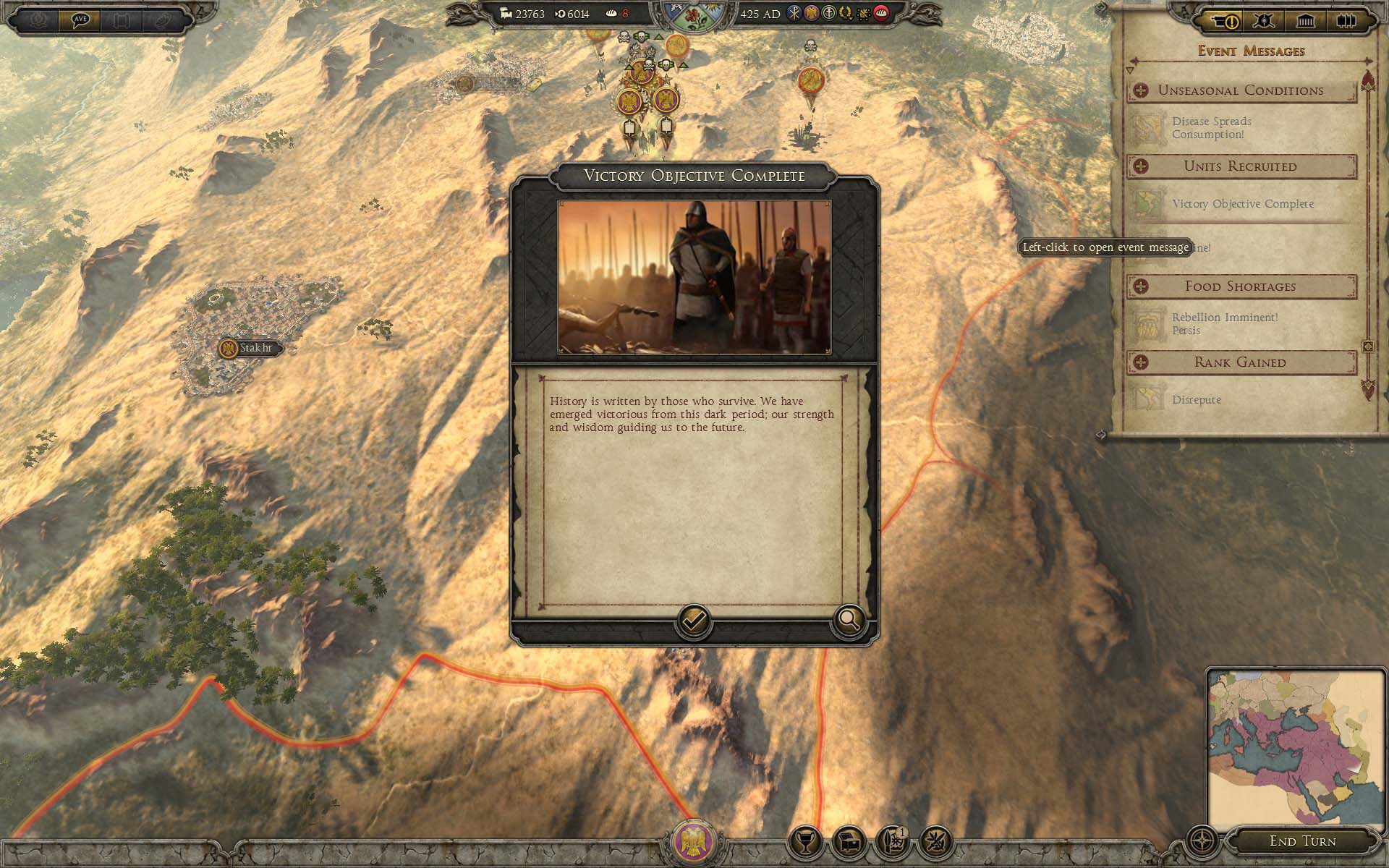The image size is (1389, 868).
Task: Switch to the columned building tab
Action: [1305, 21]
